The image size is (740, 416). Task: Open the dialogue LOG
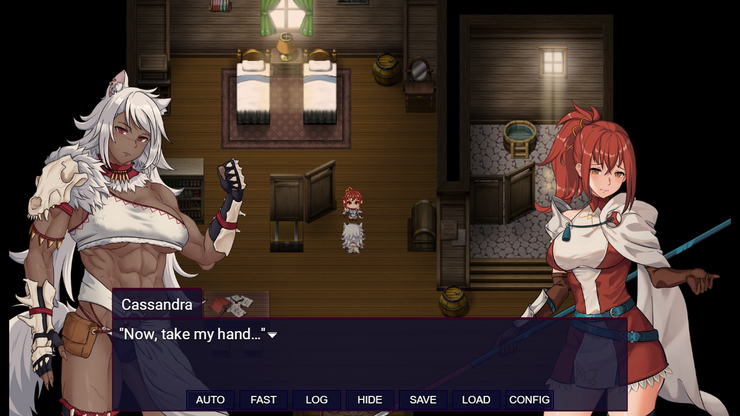tap(316, 400)
